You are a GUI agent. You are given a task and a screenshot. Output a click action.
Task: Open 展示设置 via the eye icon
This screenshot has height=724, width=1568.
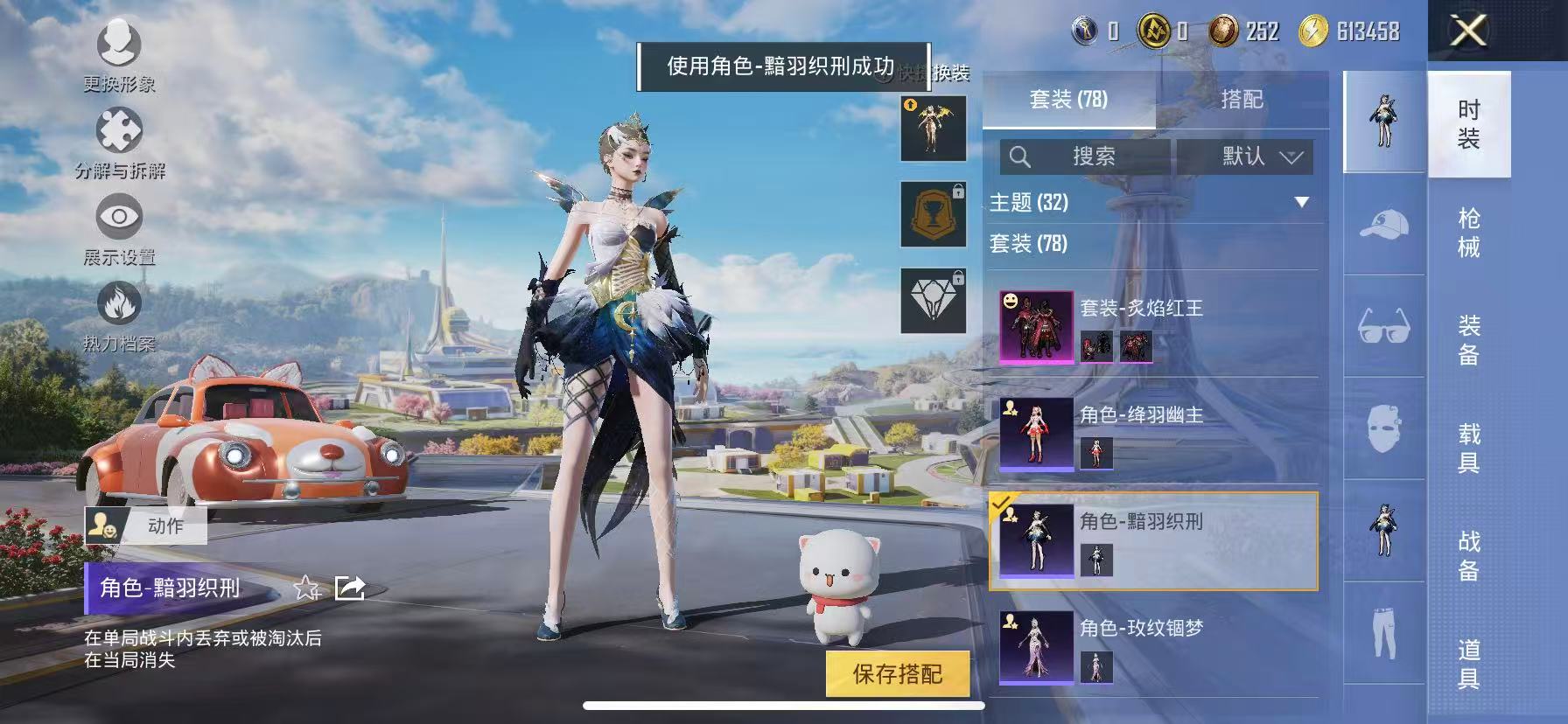(x=121, y=217)
